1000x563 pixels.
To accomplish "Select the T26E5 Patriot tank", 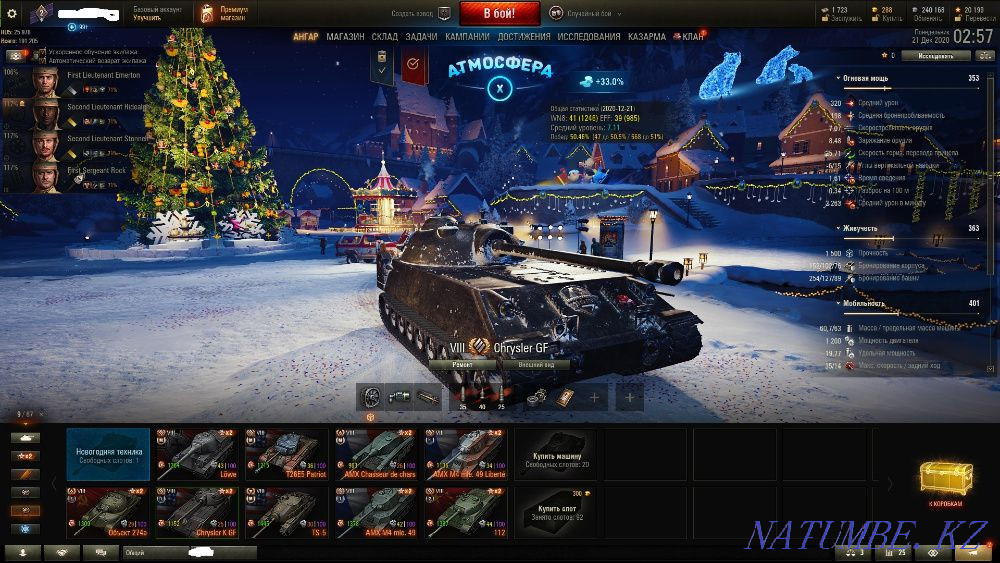I will [x=286, y=453].
